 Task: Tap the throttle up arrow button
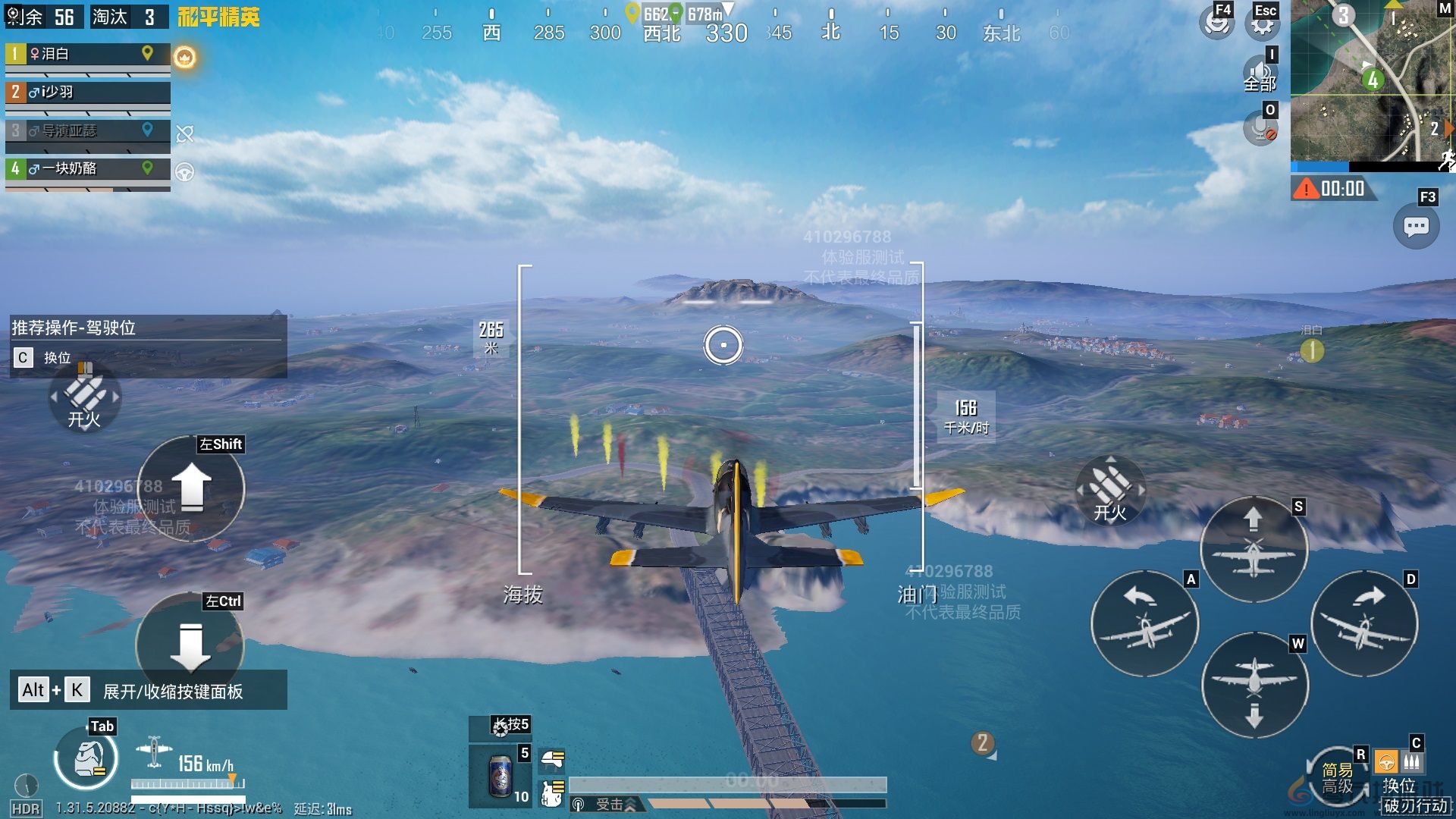click(x=191, y=488)
